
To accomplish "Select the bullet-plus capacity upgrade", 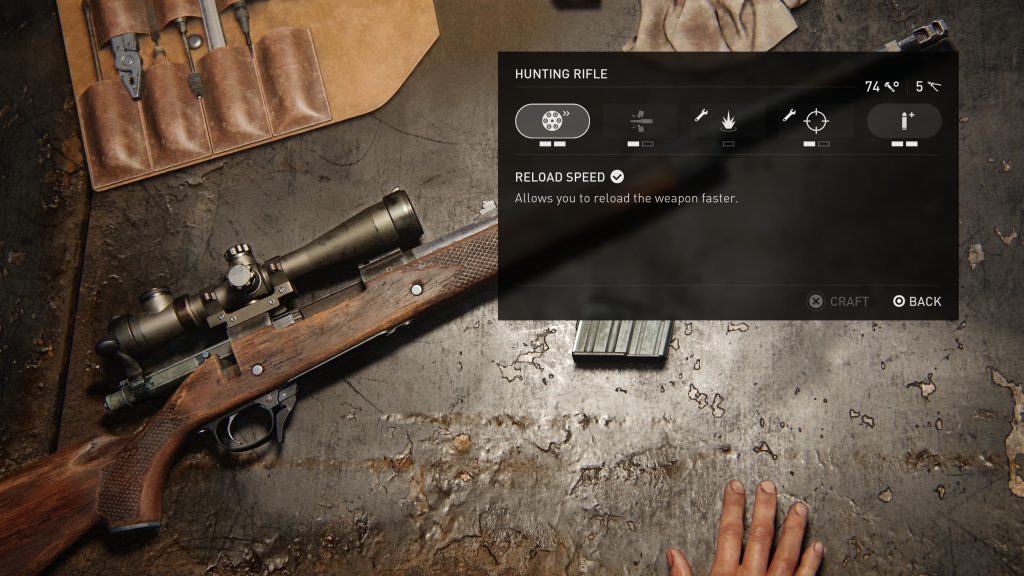I will [904, 121].
